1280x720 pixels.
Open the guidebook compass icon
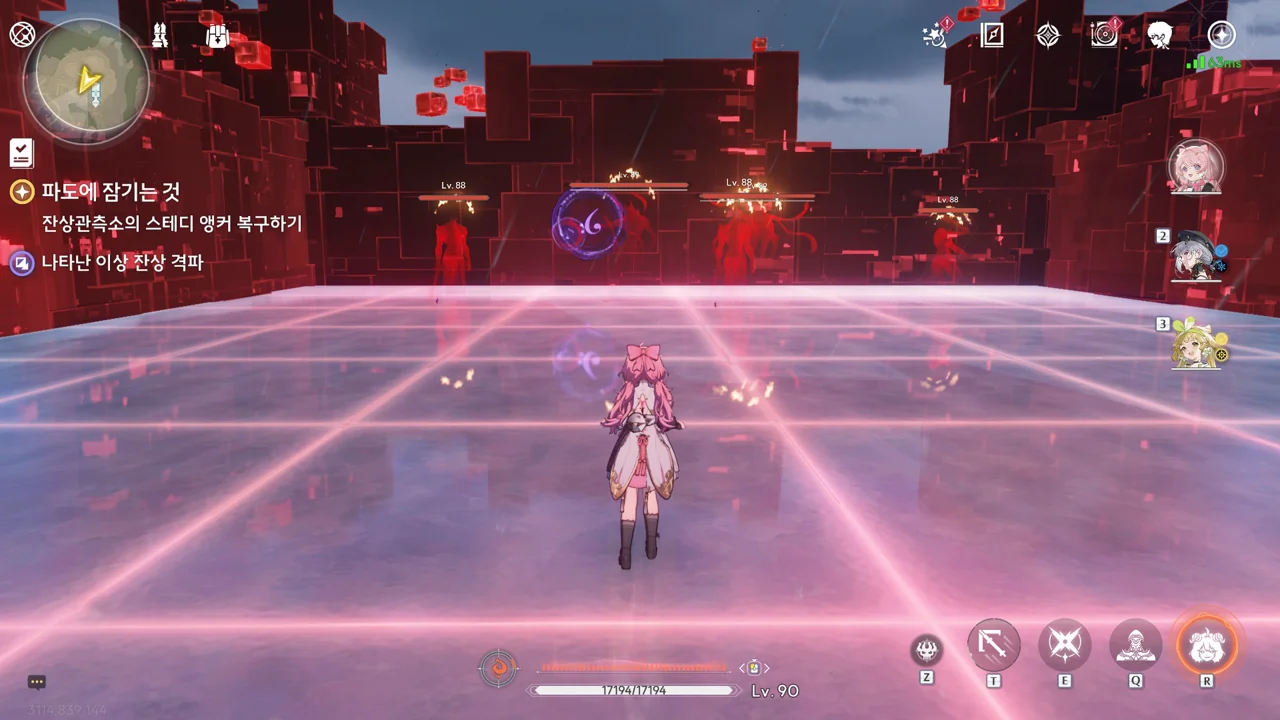tap(991, 36)
